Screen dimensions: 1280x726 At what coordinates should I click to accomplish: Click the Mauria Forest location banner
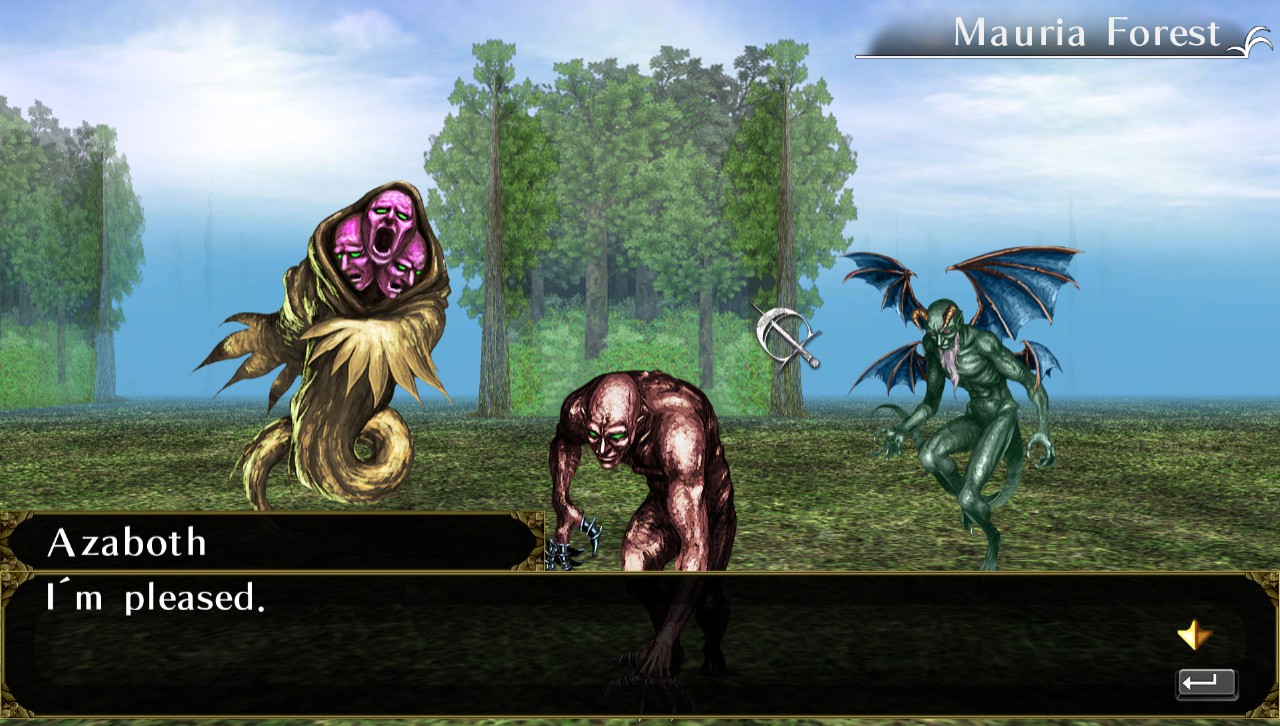1085,33
